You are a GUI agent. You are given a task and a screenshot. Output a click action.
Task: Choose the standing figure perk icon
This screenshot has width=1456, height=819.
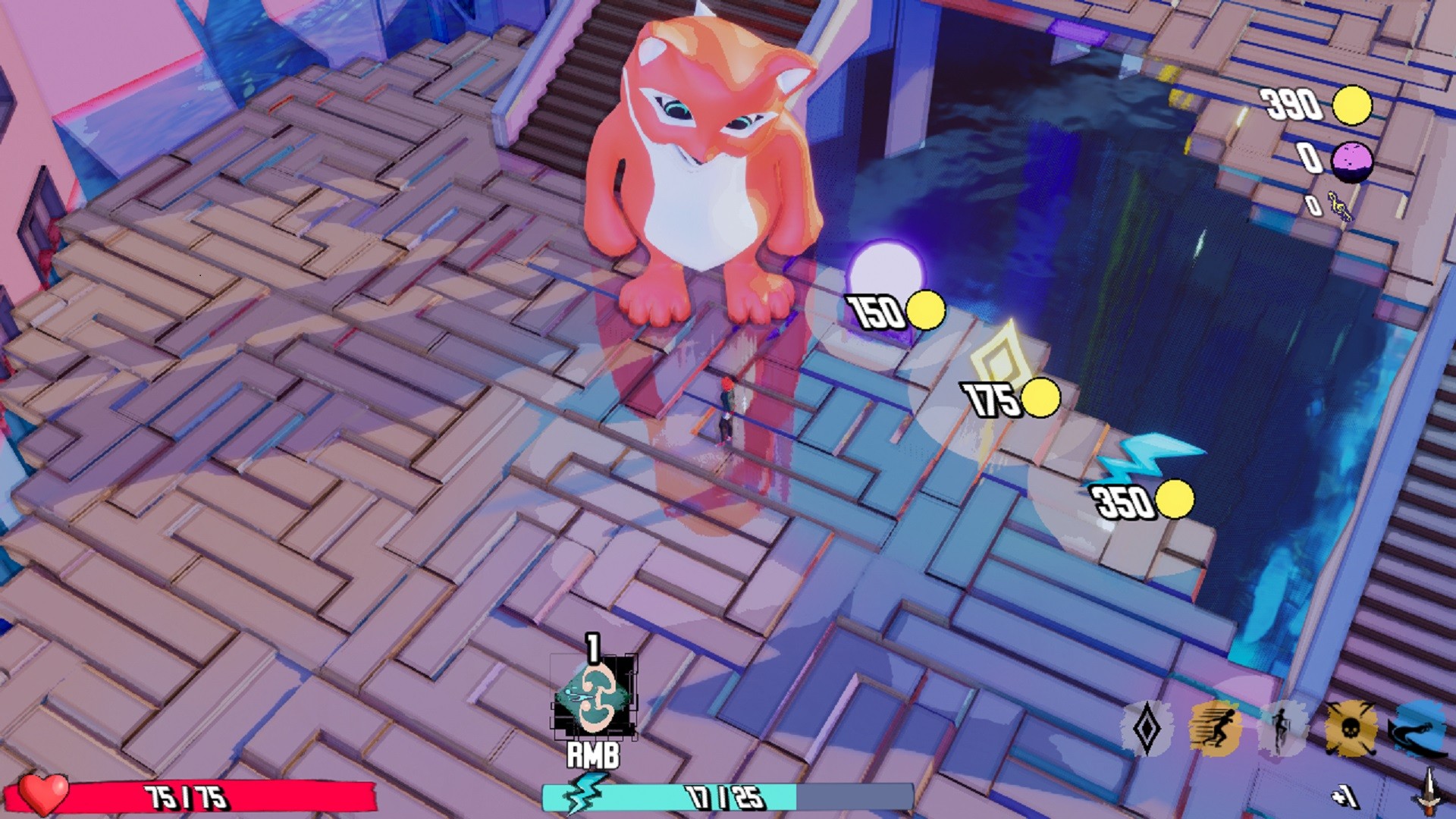click(x=1282, y=729)
